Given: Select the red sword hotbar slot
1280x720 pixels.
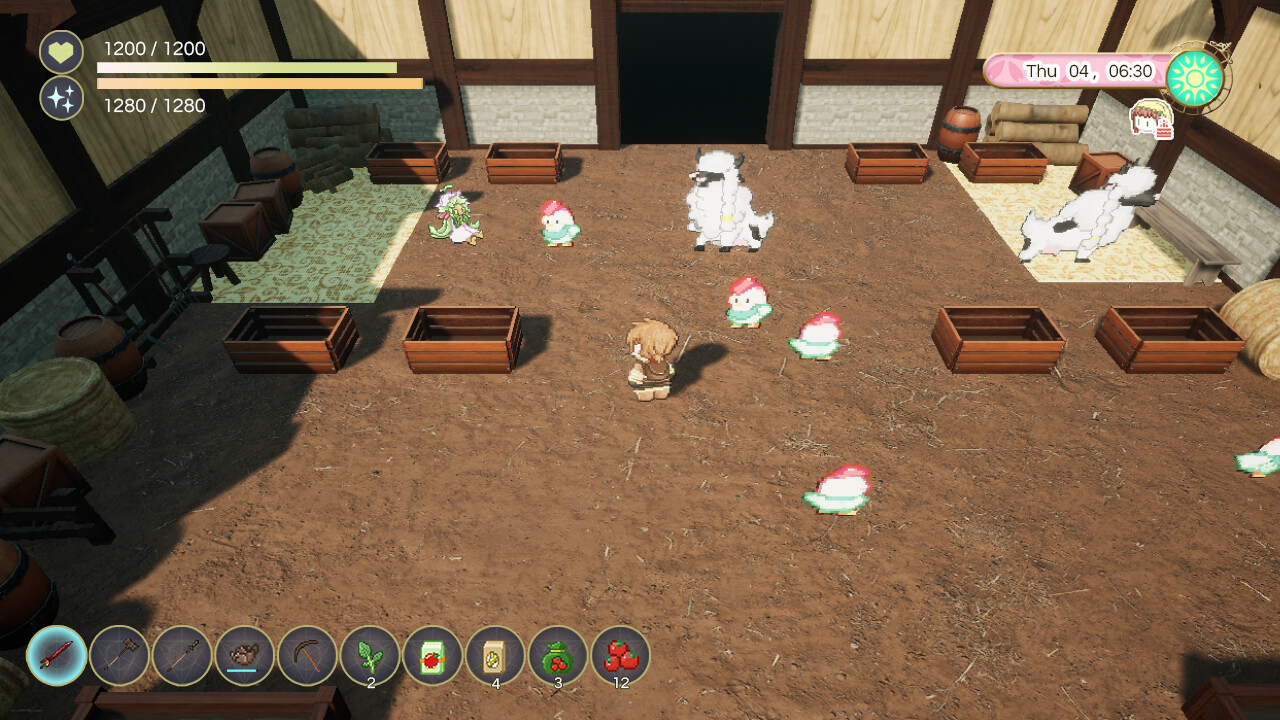Looking at the screenshot, I should (x=57, y=655).
